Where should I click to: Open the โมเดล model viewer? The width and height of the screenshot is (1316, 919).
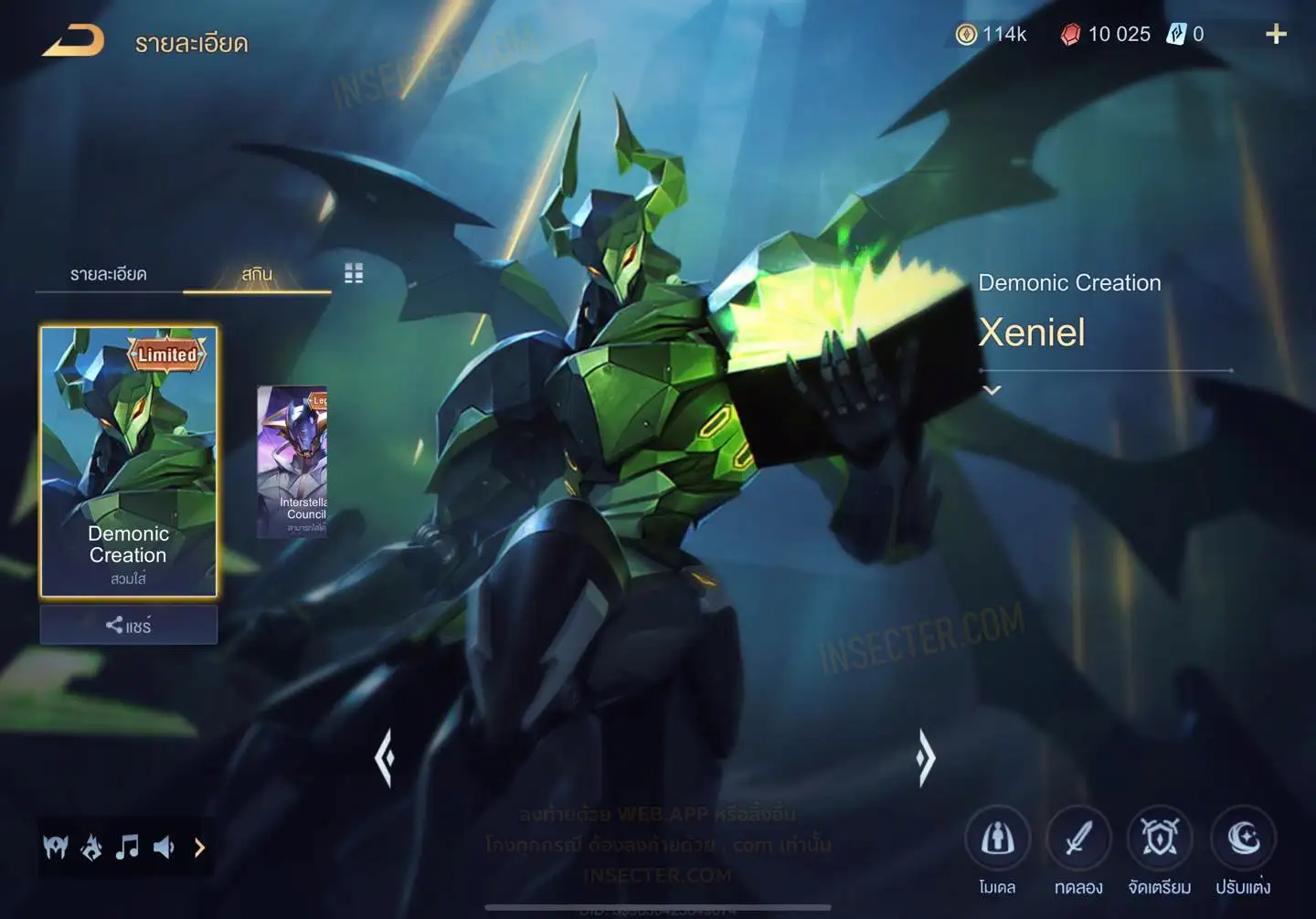(997, 839)
